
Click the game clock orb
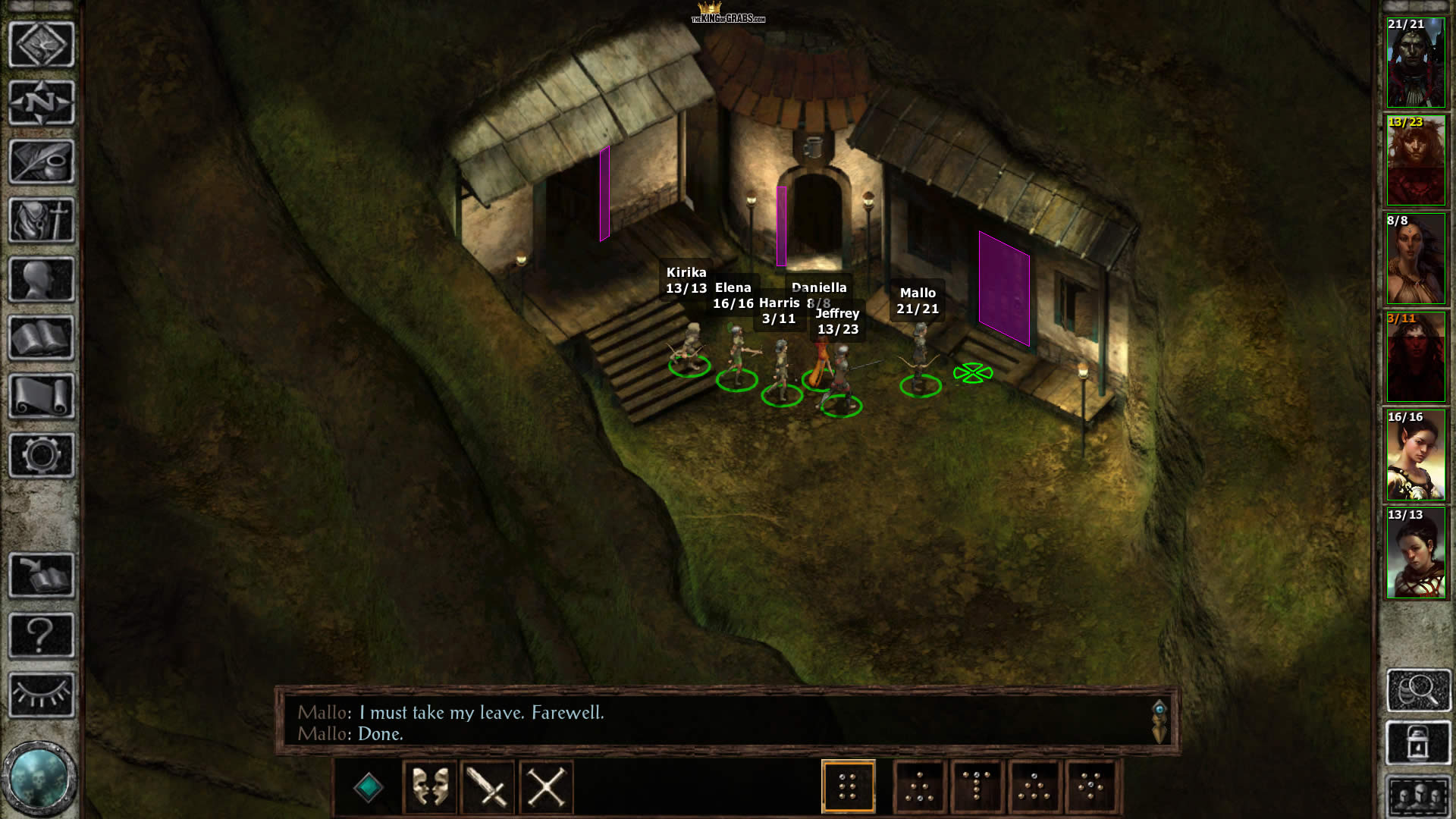[x=39, y=778]
